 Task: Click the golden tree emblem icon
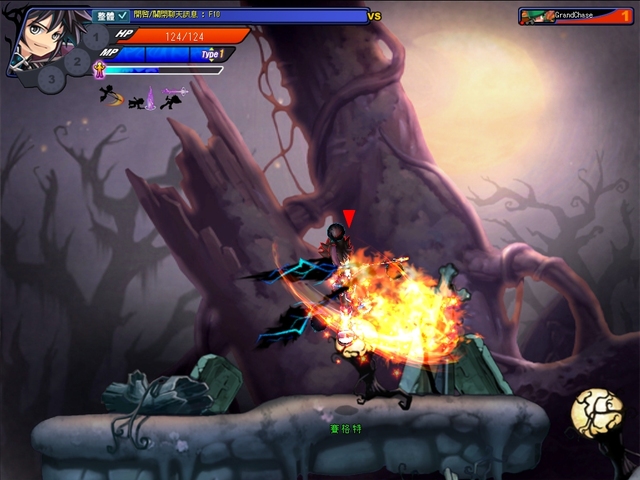[594, 412]
